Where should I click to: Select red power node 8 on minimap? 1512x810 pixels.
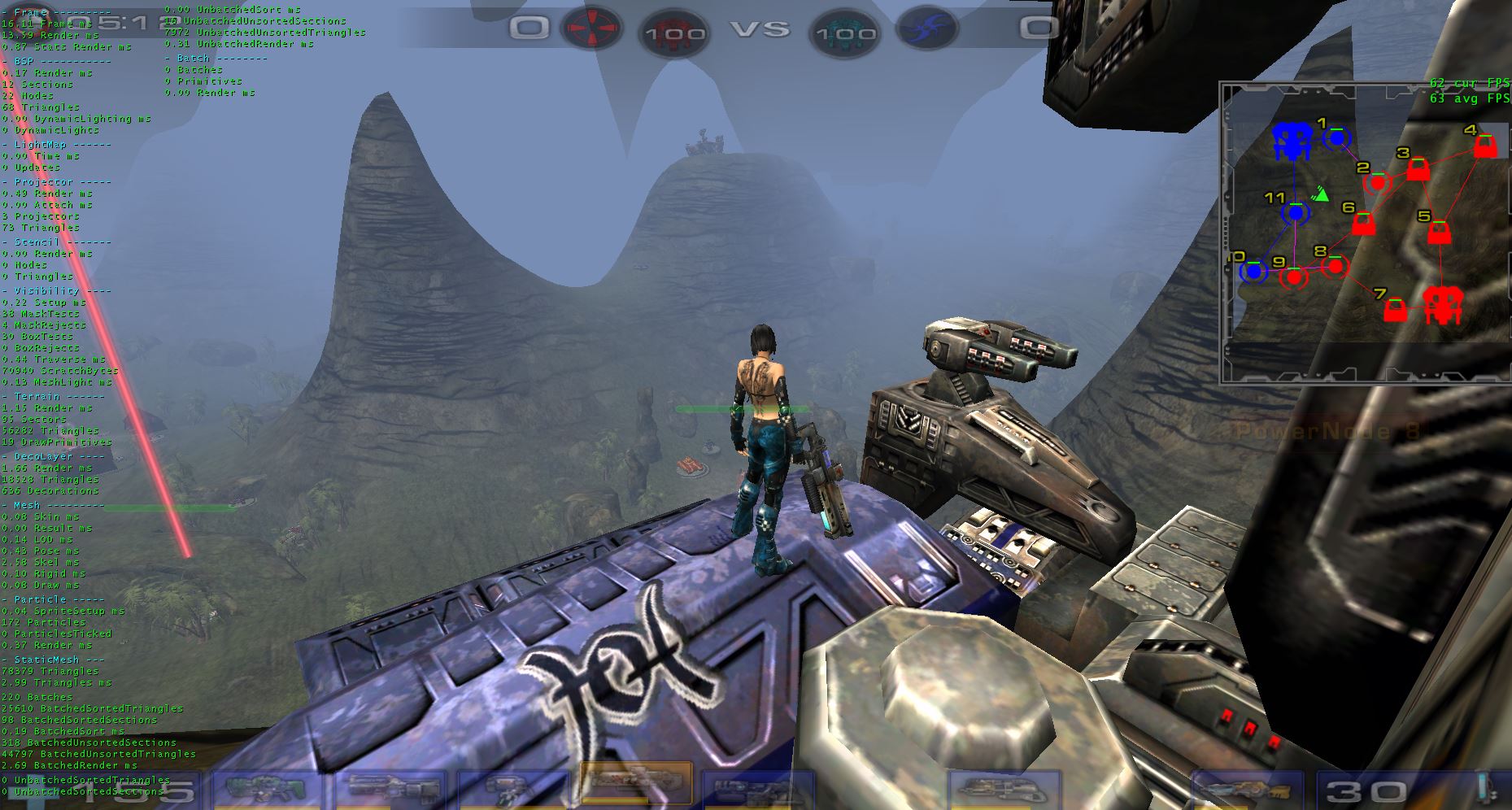[x=1335, y=266]
